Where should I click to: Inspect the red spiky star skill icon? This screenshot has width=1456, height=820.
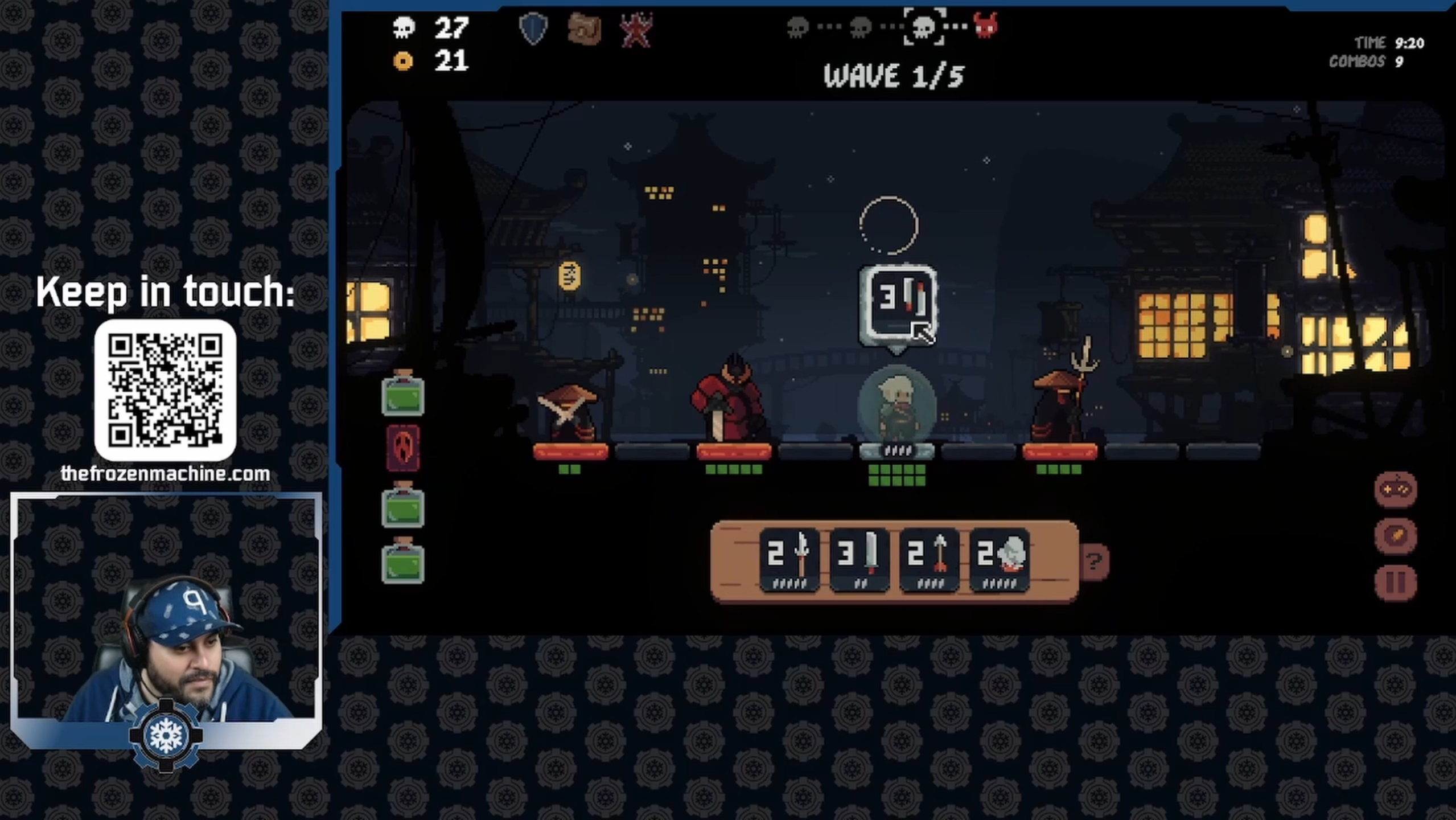click(x=636, y=30)
